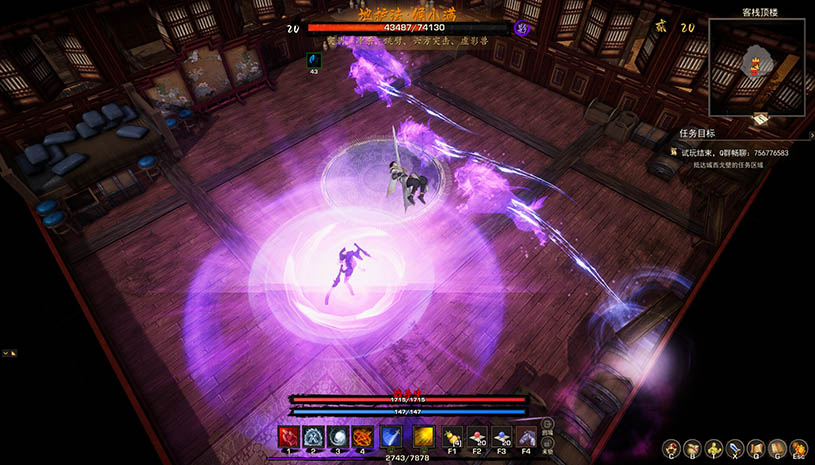Open the quest scroll icon
This screenshot has width=815, height=465.
click(757, 448)
